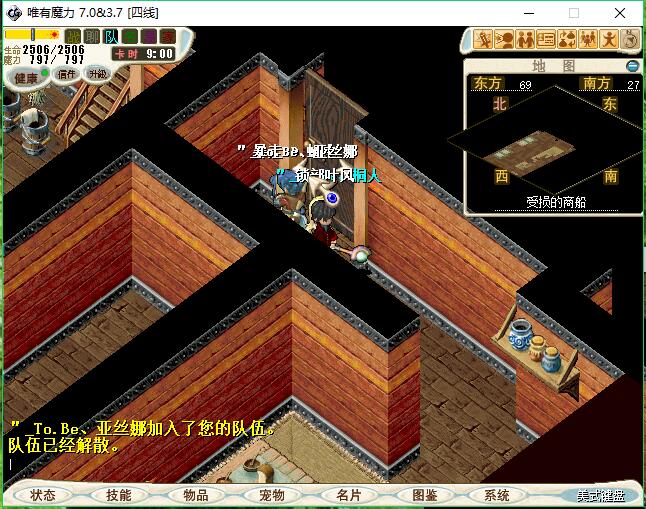The height and width of the screenshot is (509, 646).
Task: Click the name card exchange action icon
Action: [x=546, y=40]
